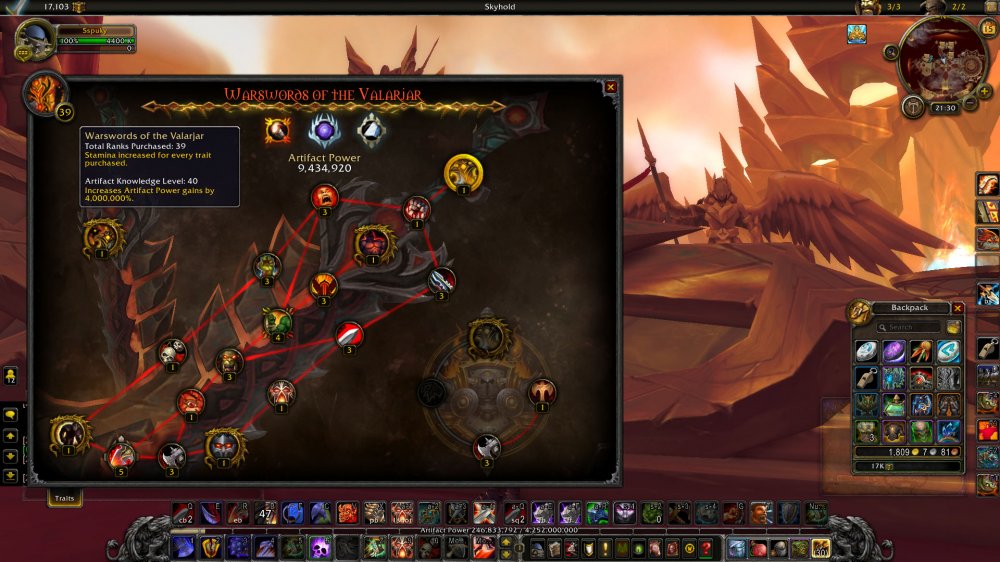Close the Backpack window
Image resolution: width=1000 pixels, height=562 pixels.
[x=958, y=308]
